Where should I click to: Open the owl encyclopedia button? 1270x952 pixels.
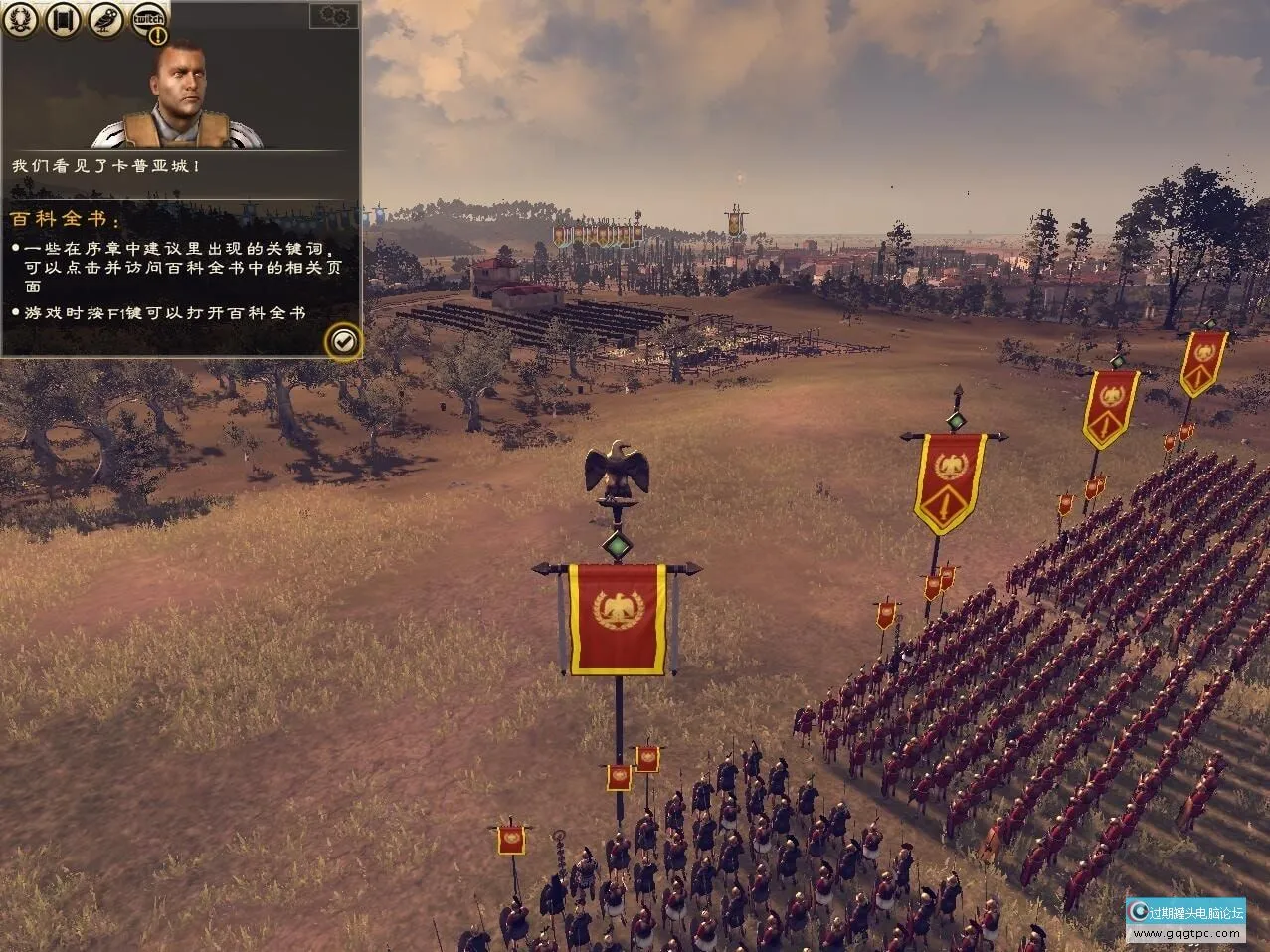tap(105, 19)
